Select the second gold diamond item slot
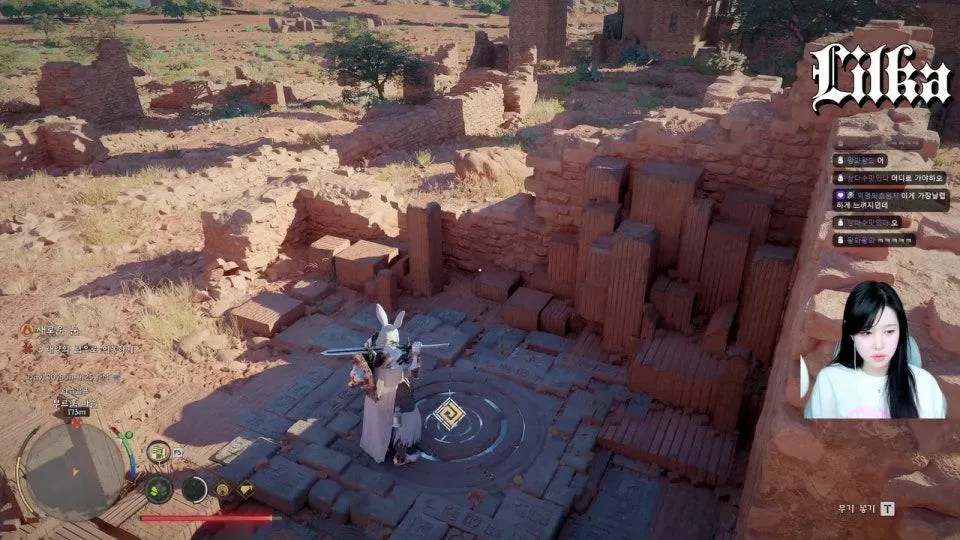Viewport: 960px width, 540px height. click(246, 489)
